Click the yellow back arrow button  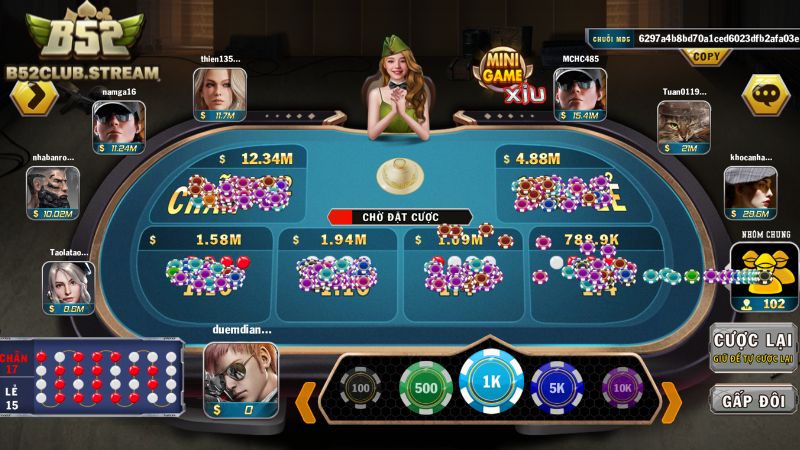pyautogui.click(x=34, y=98)
